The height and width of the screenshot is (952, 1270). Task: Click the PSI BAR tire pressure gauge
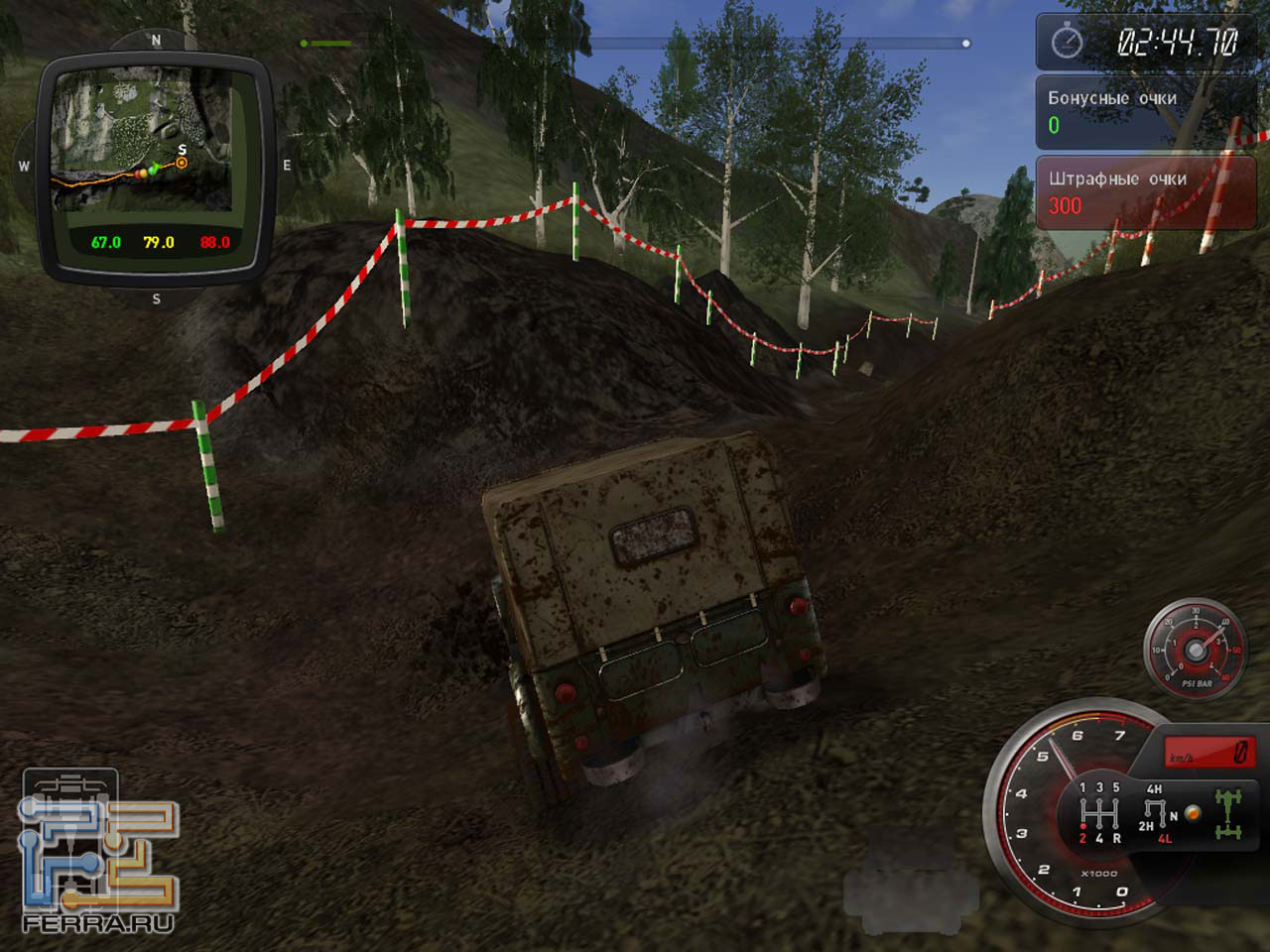tap(1196, 650)
